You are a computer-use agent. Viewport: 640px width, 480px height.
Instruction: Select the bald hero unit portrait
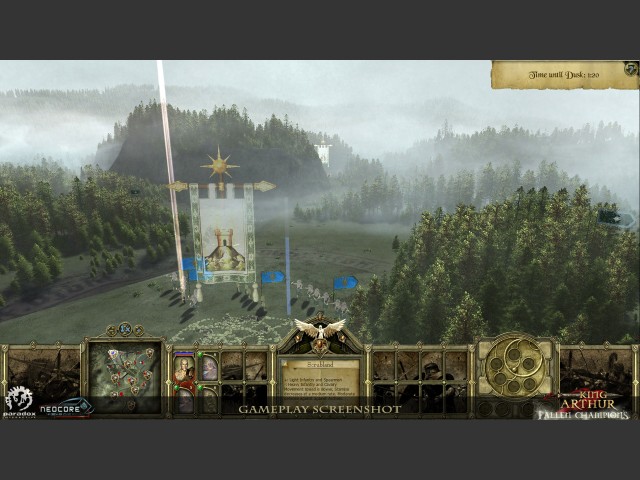point(184,368)
